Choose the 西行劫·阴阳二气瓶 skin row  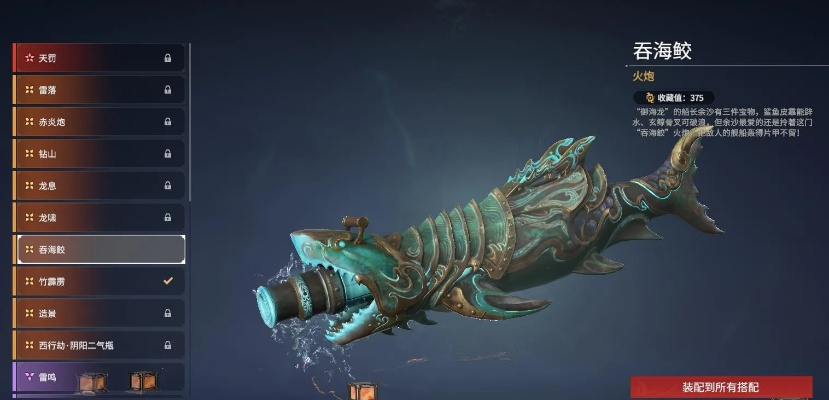(98, 345)
